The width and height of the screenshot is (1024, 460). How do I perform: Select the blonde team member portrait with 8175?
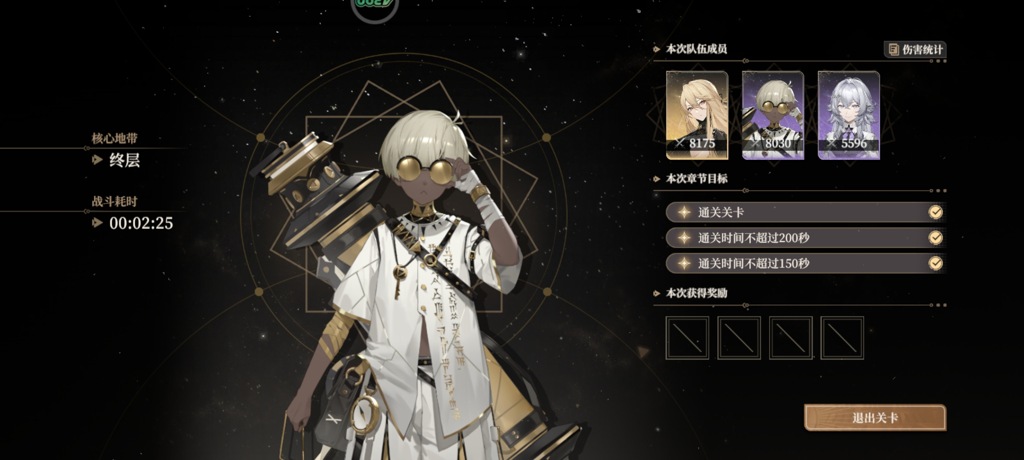(x=697, y=114)
